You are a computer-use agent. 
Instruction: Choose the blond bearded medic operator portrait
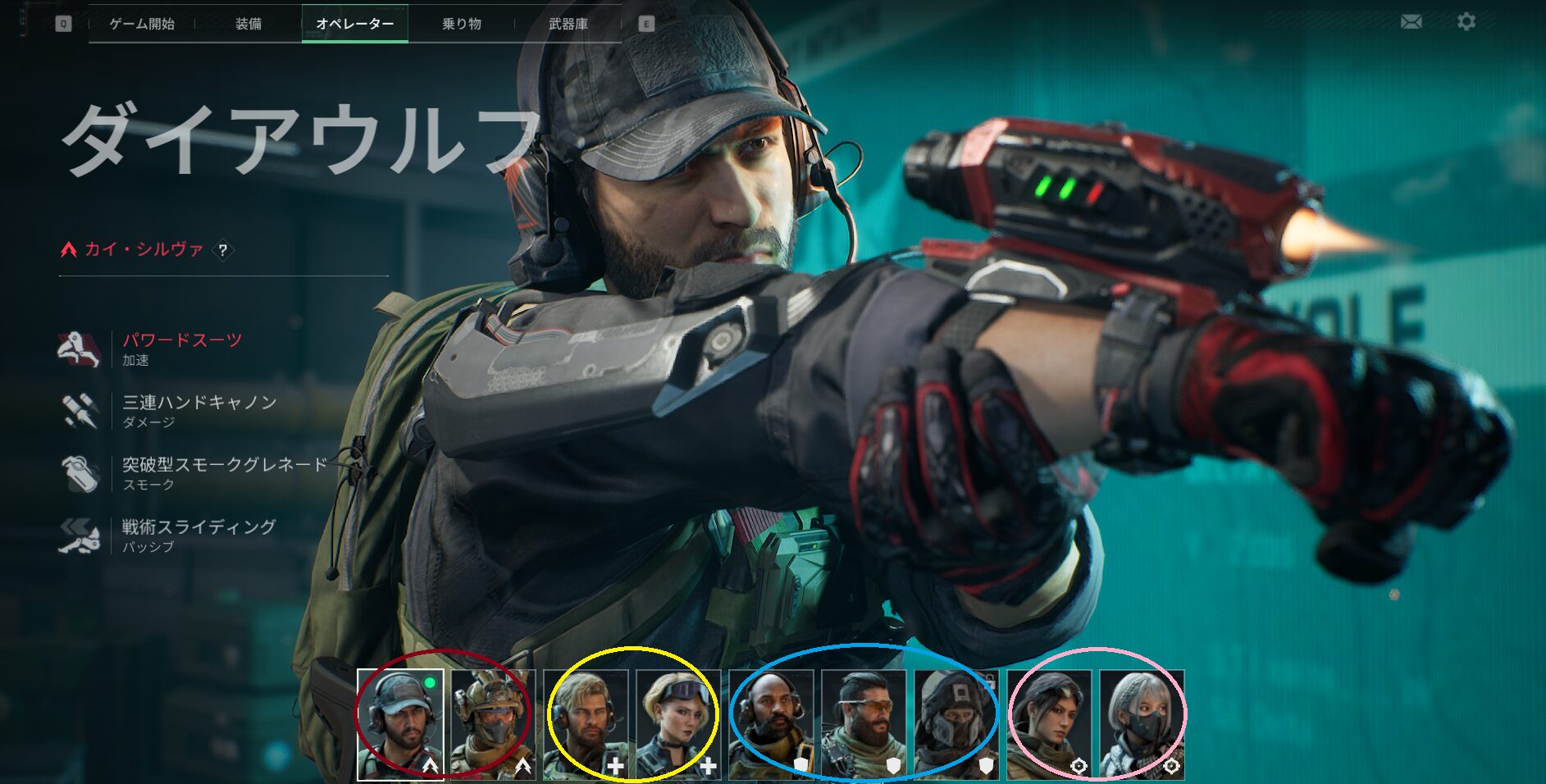tap(586, 724)
